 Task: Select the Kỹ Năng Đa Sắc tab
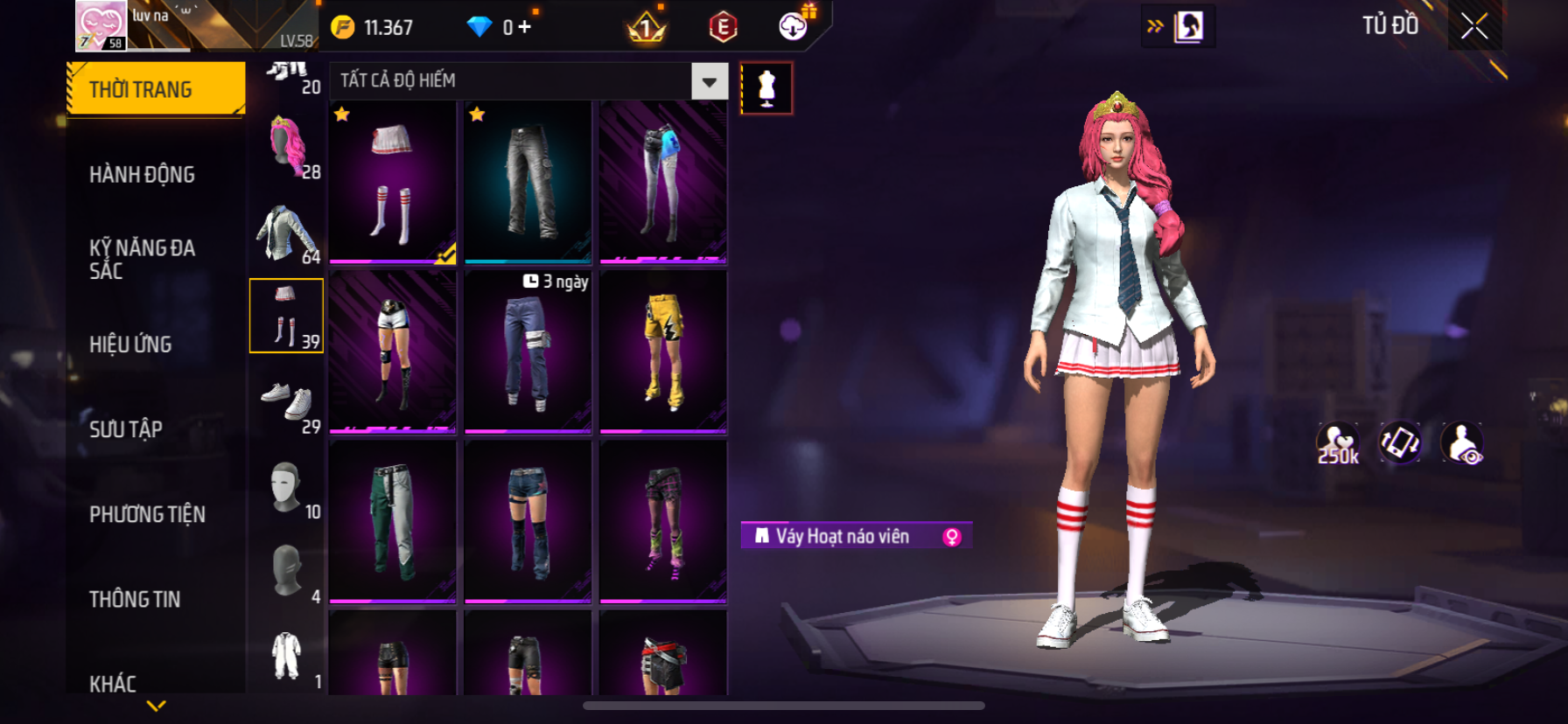click(142, 259)
